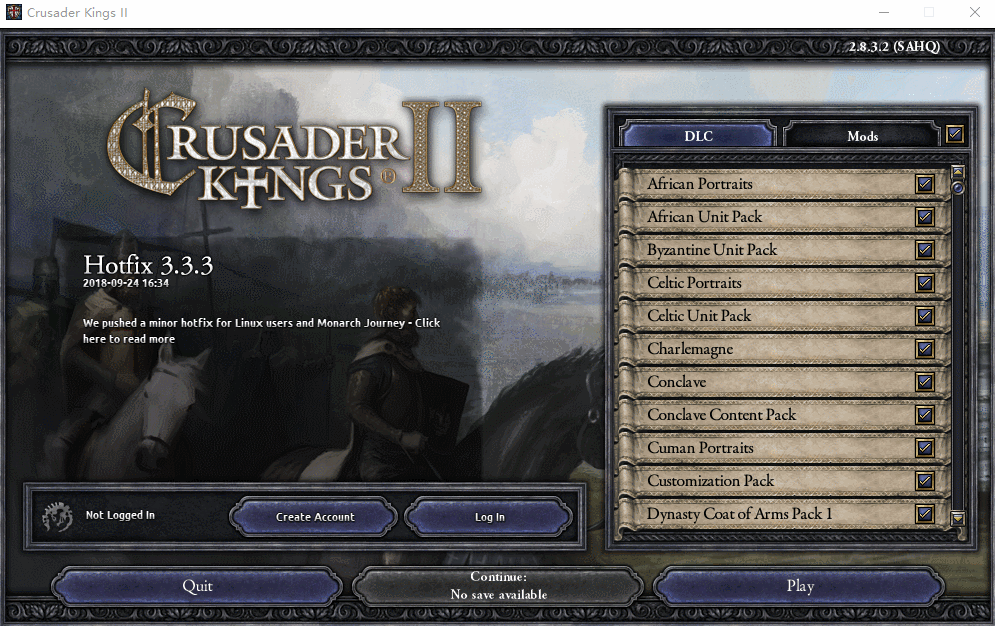Screen dimensions: 995x626
Task: Start the game with Play
Action: pos(800,586)
